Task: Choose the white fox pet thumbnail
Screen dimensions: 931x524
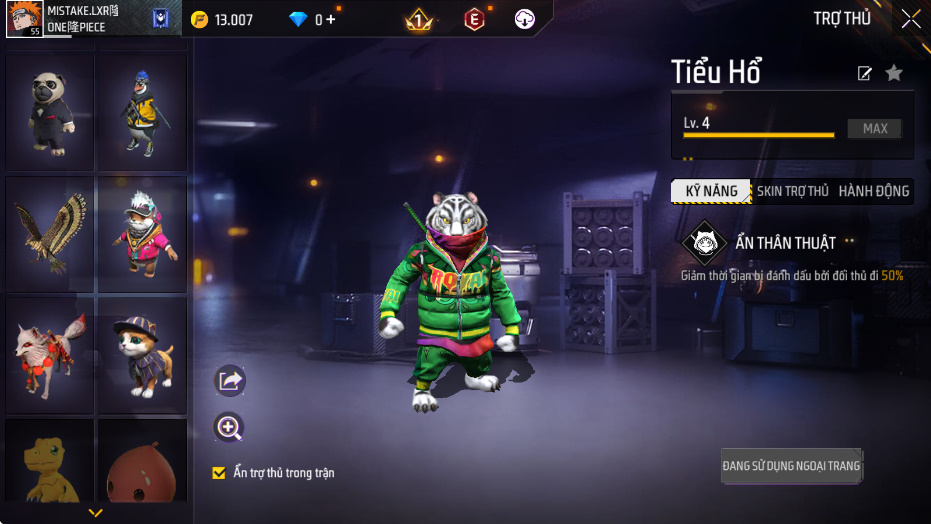Action: pos(50,352)
